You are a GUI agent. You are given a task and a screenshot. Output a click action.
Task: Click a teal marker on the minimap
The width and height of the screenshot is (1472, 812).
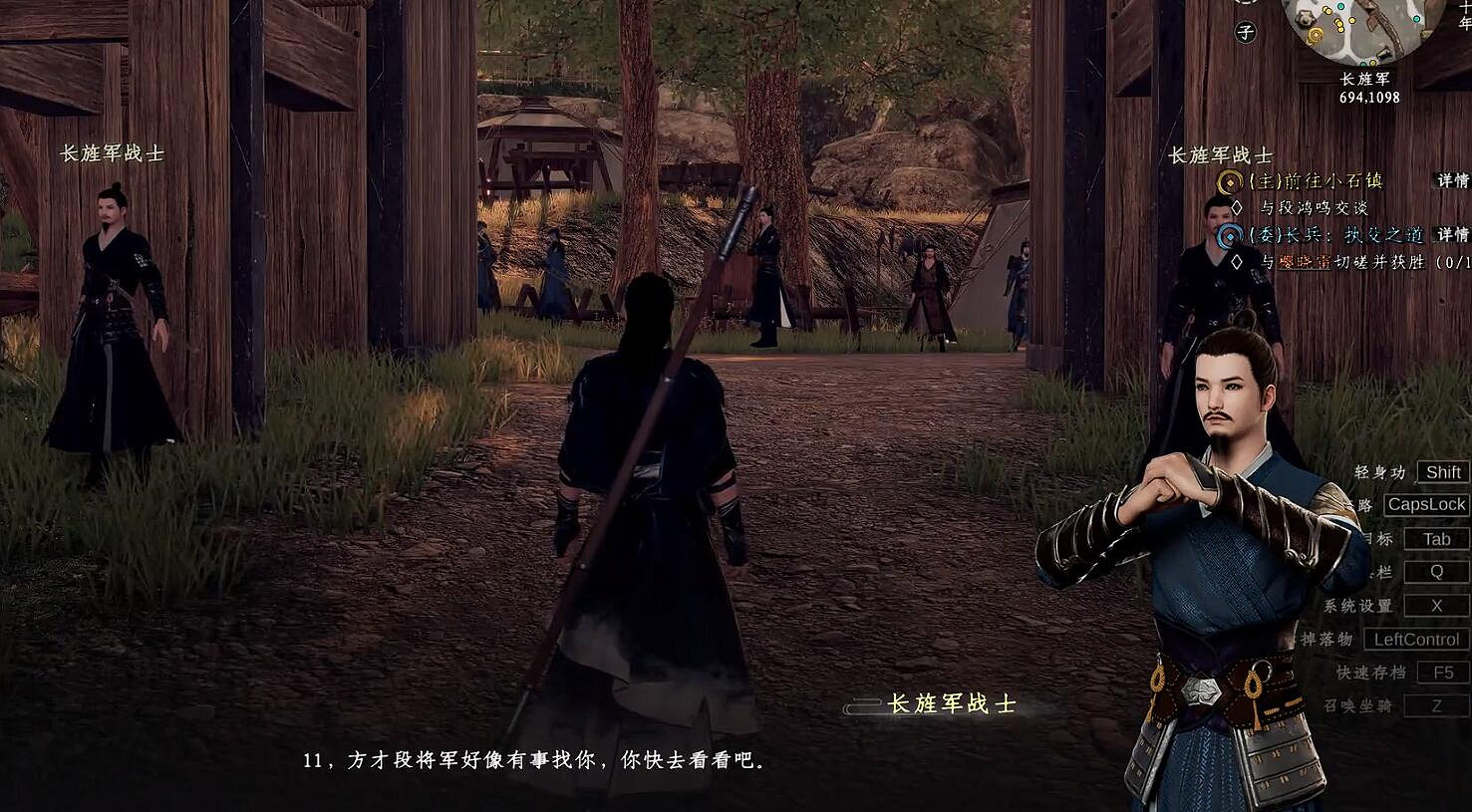click(x=1416, y=19)
